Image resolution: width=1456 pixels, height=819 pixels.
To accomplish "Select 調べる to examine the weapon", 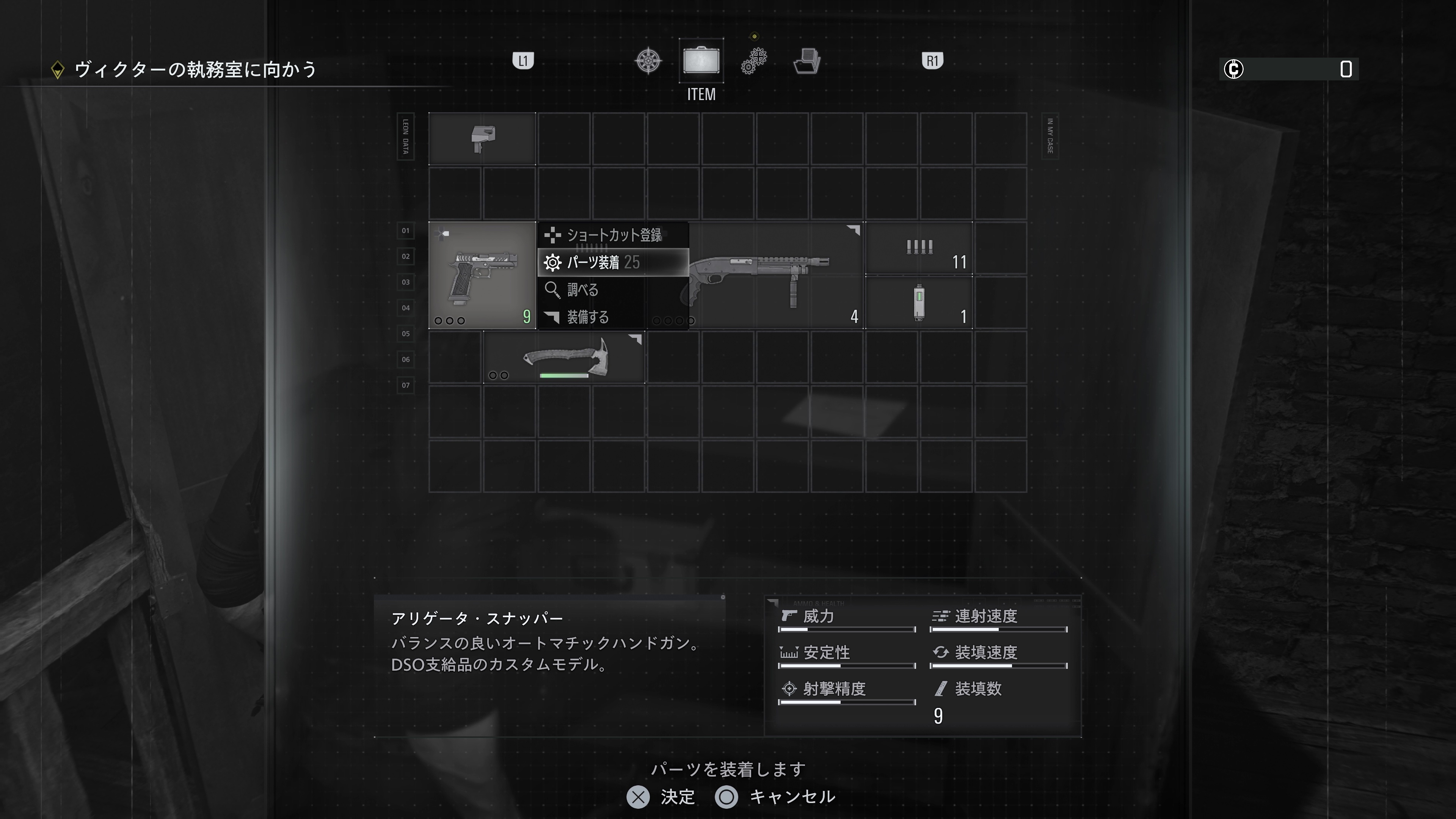I will tap(582, 290).
